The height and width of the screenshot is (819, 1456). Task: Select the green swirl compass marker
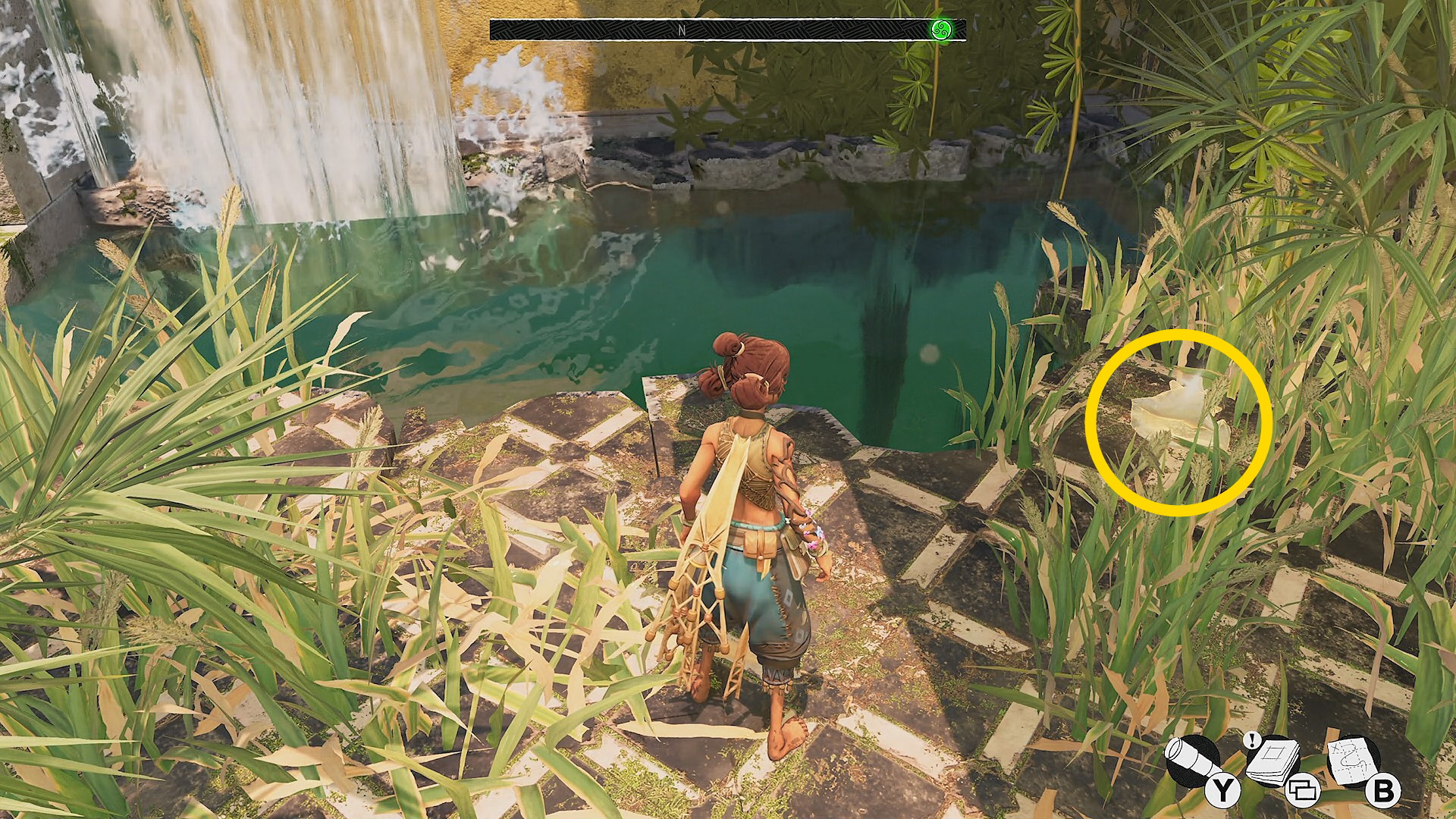click(x=940, y=30)
